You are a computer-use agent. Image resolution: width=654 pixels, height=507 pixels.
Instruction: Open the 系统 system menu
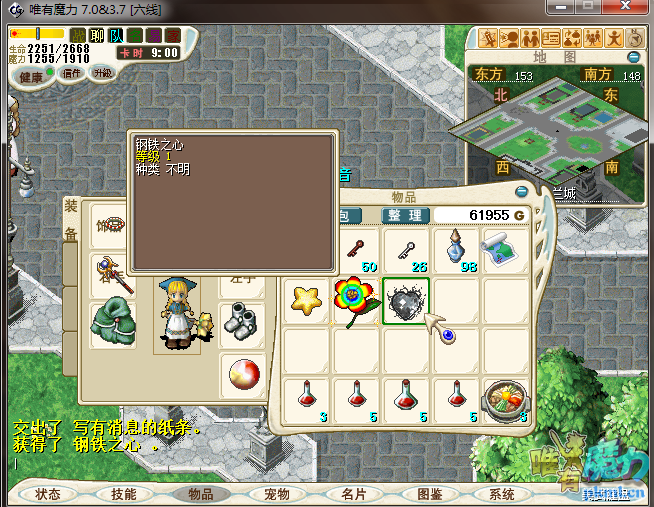point(502,494)
